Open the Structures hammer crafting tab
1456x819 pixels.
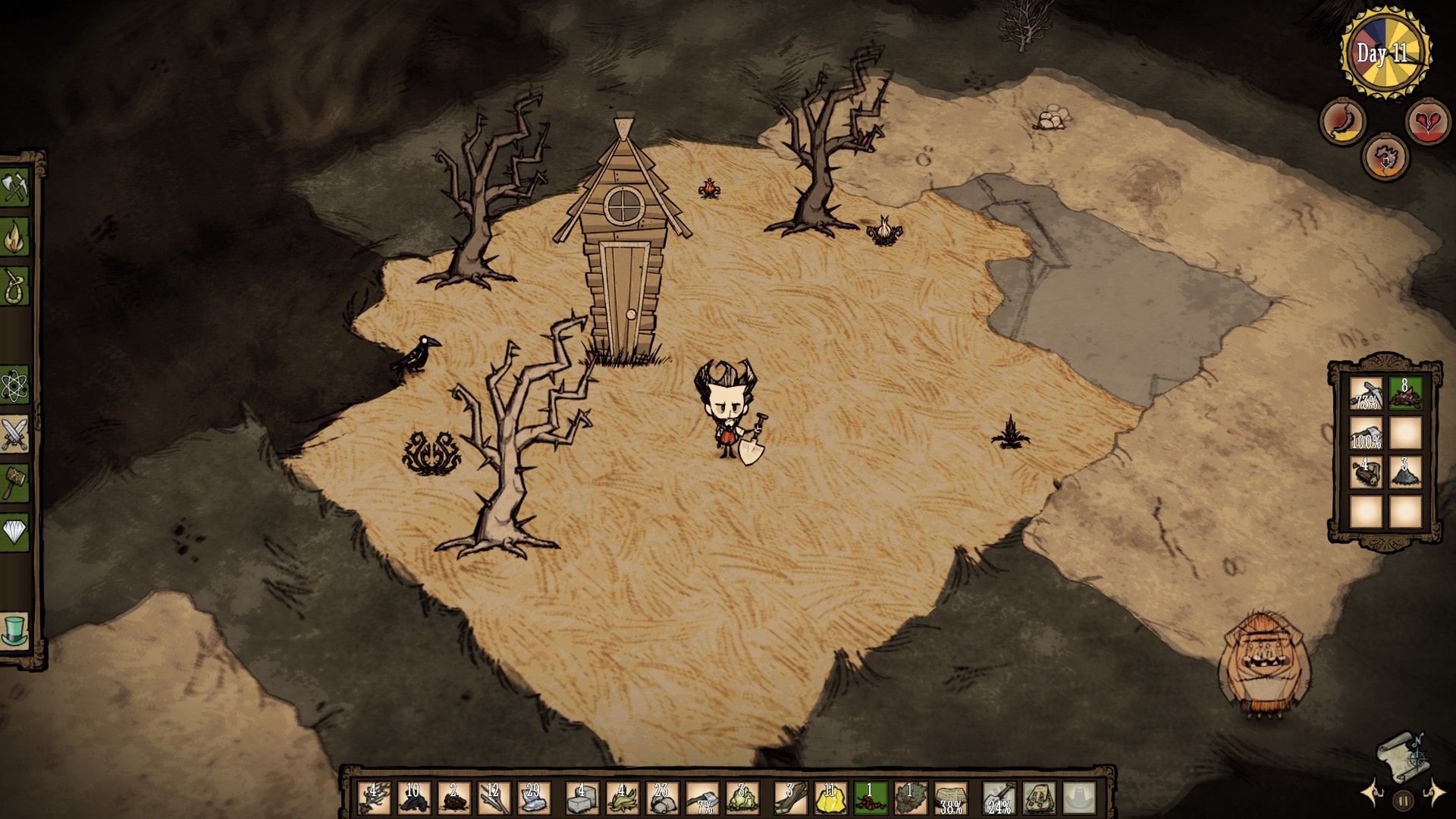[14, 482]
